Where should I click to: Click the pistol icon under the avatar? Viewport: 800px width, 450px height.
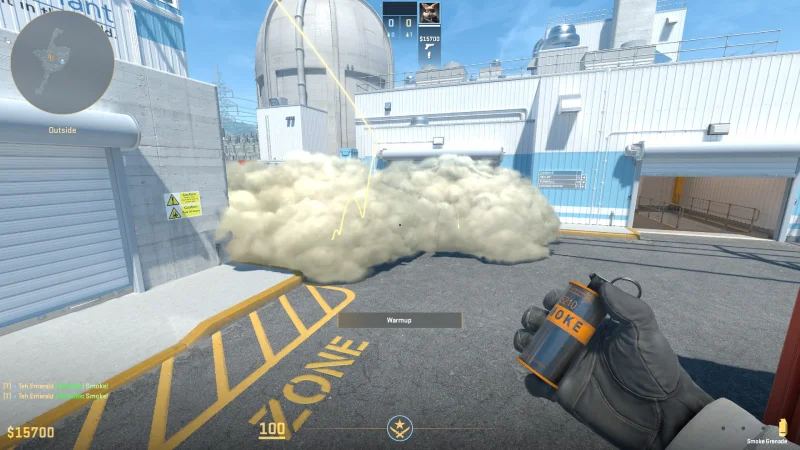tap(428, 49)
